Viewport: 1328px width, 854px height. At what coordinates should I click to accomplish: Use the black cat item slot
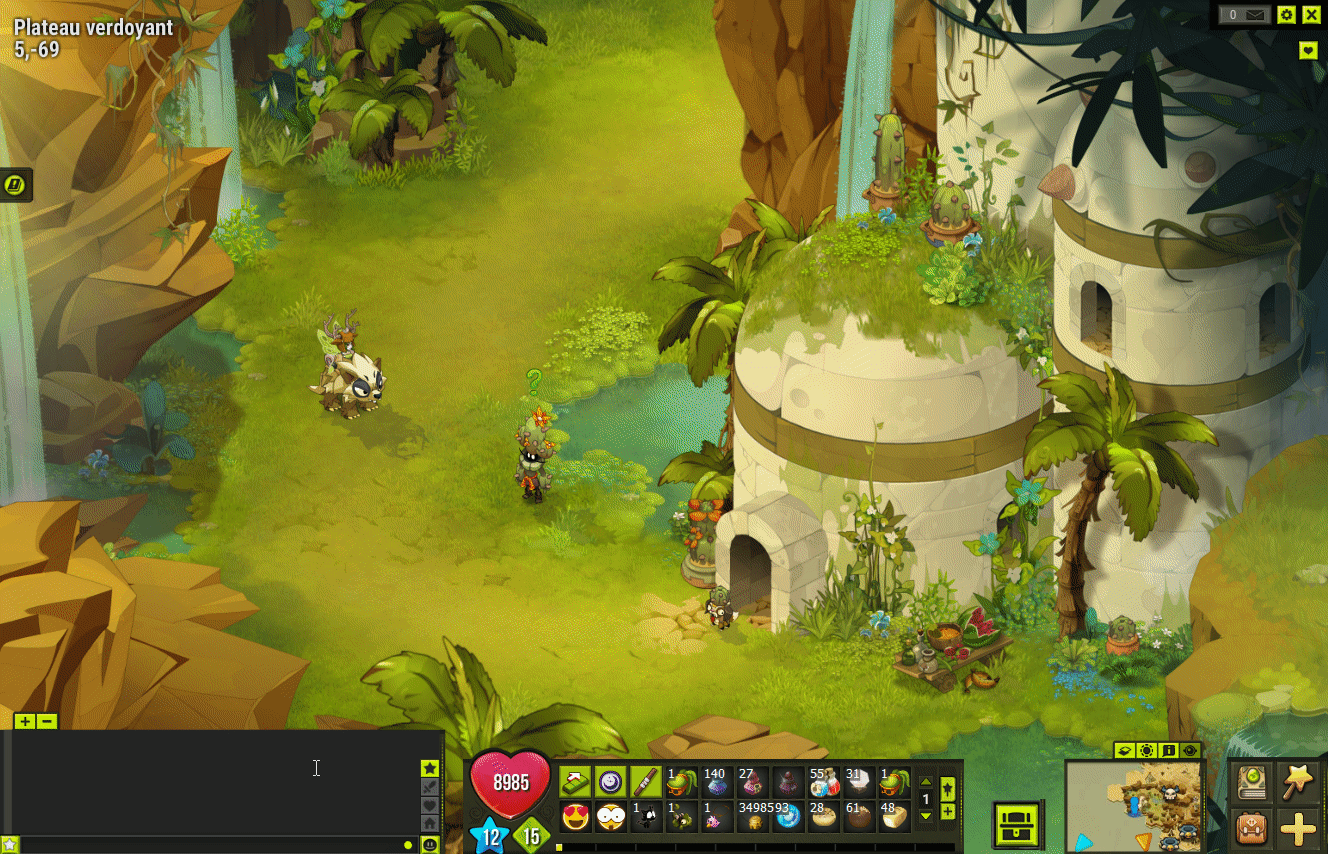[646, 816]
